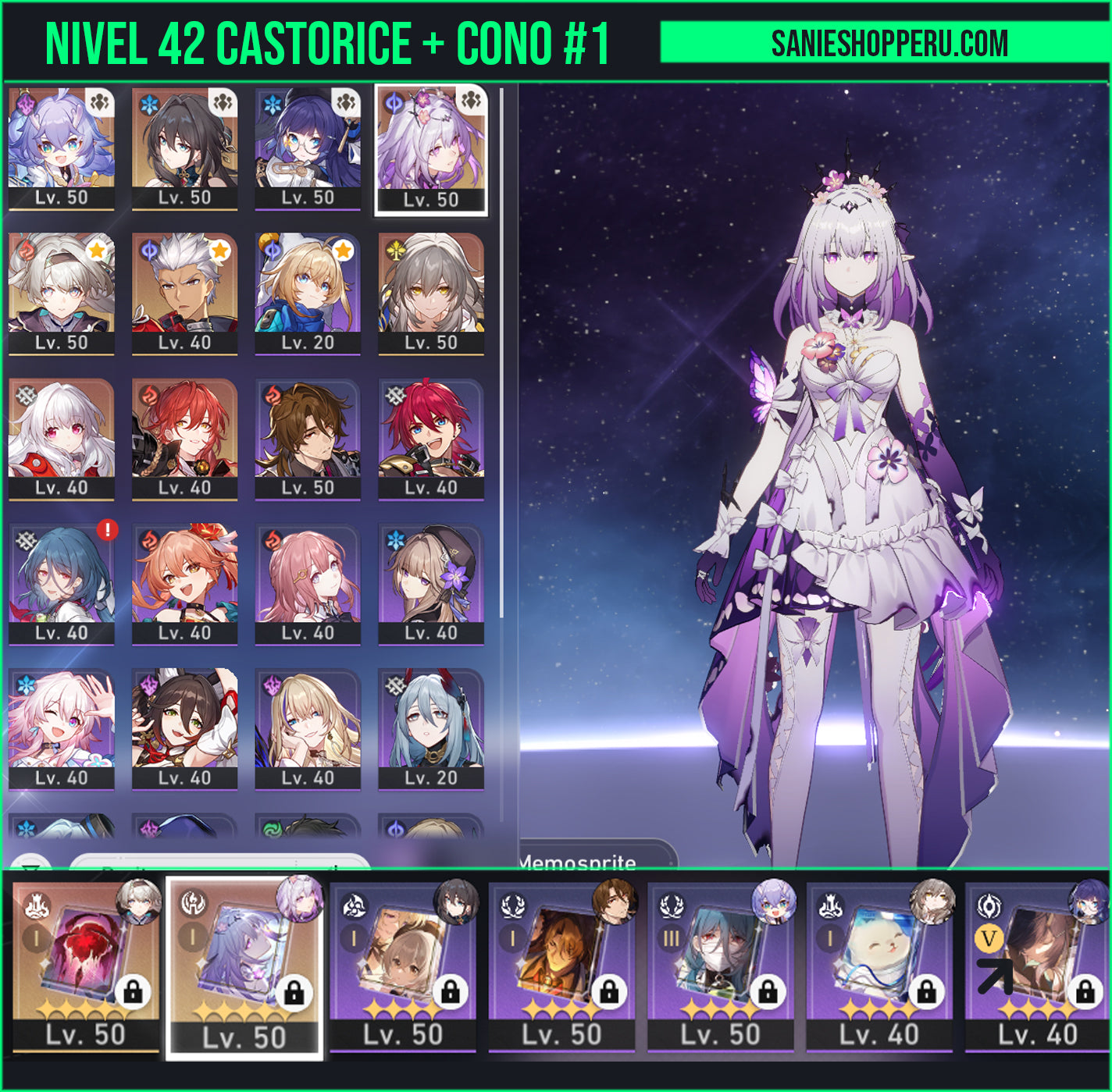The image size is (1112, 1092).
Task: Select Guinaifen with orange hair
Action: coord(184,583)
